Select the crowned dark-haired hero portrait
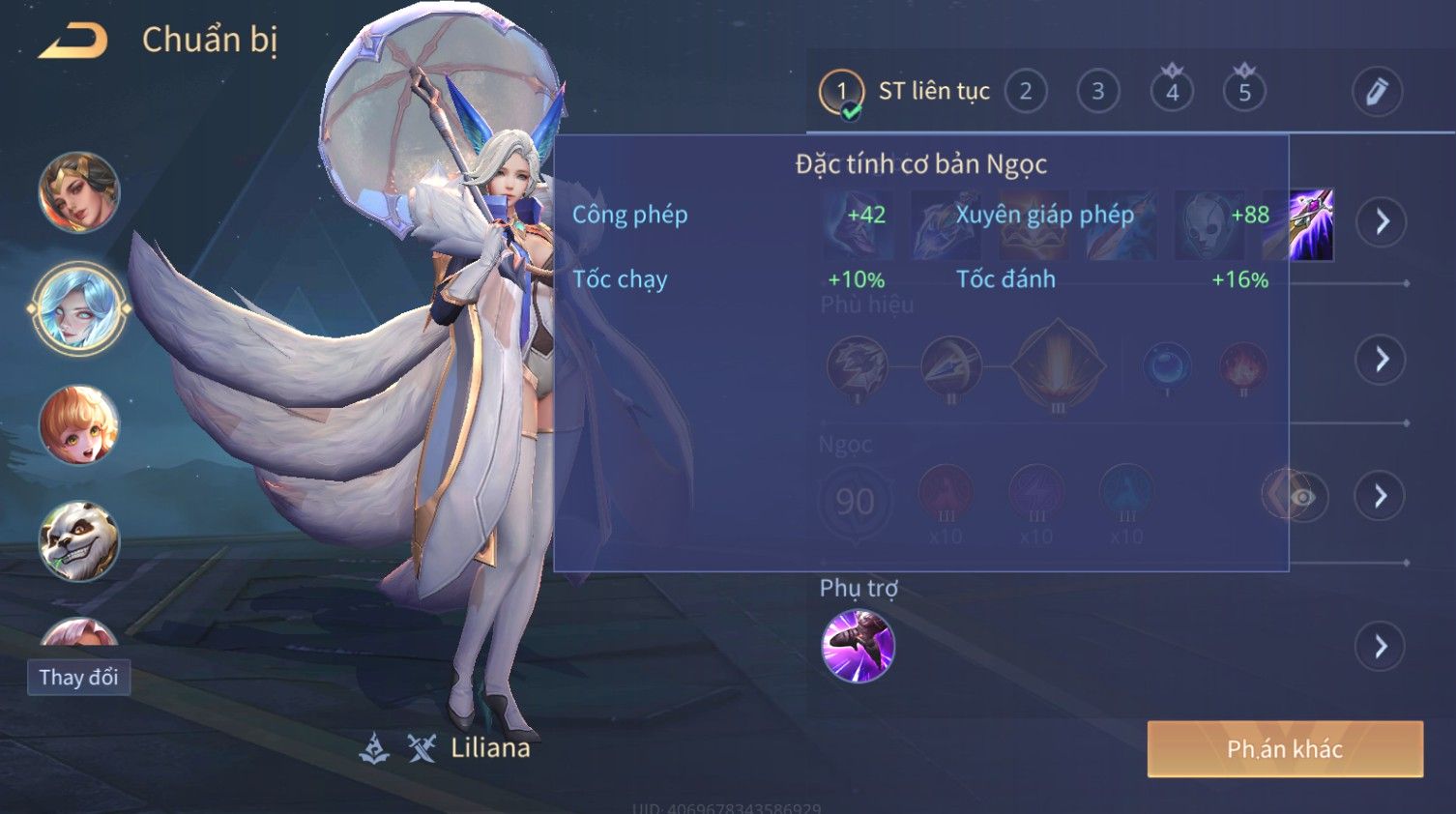Screen dimensions: 1456x814 coord(79,192)
